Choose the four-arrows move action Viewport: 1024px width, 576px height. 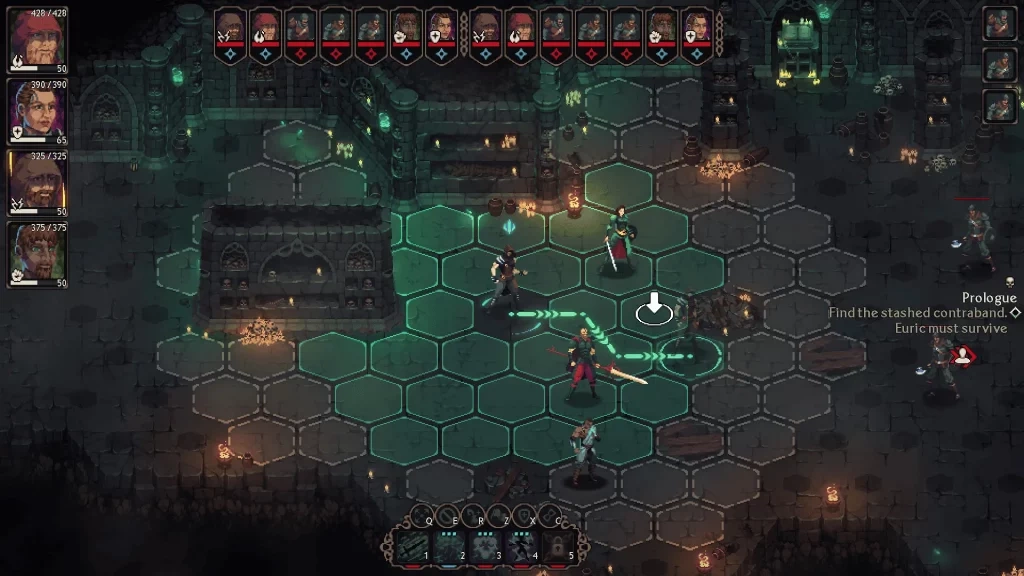pos(421,516)
